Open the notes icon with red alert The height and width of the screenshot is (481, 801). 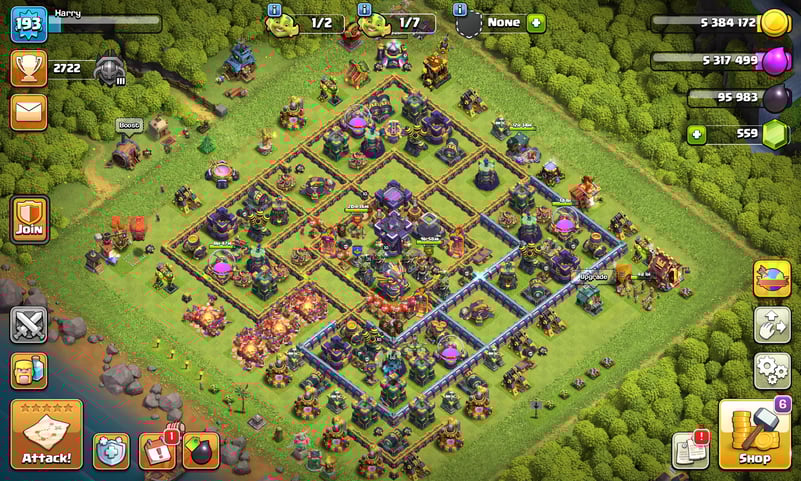[x=690, y=450]
